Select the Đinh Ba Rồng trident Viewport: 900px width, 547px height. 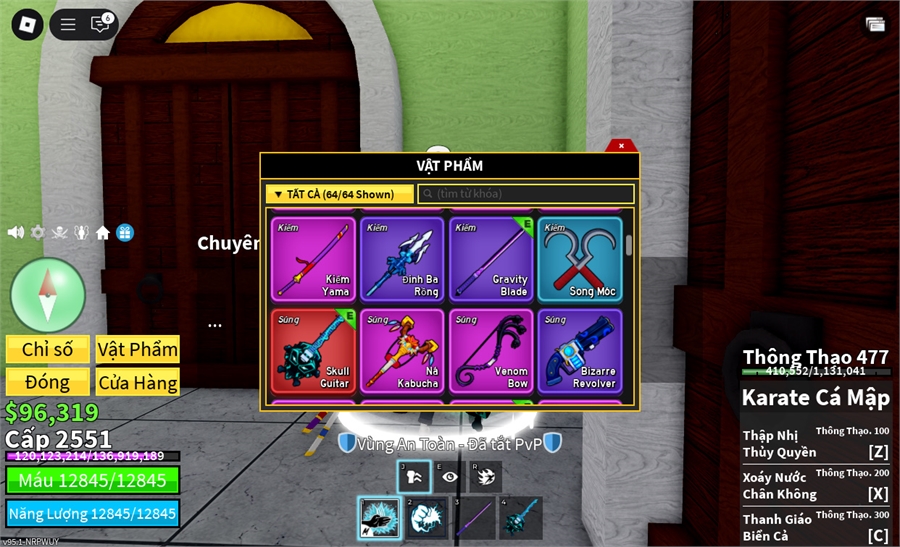(400, 259)
